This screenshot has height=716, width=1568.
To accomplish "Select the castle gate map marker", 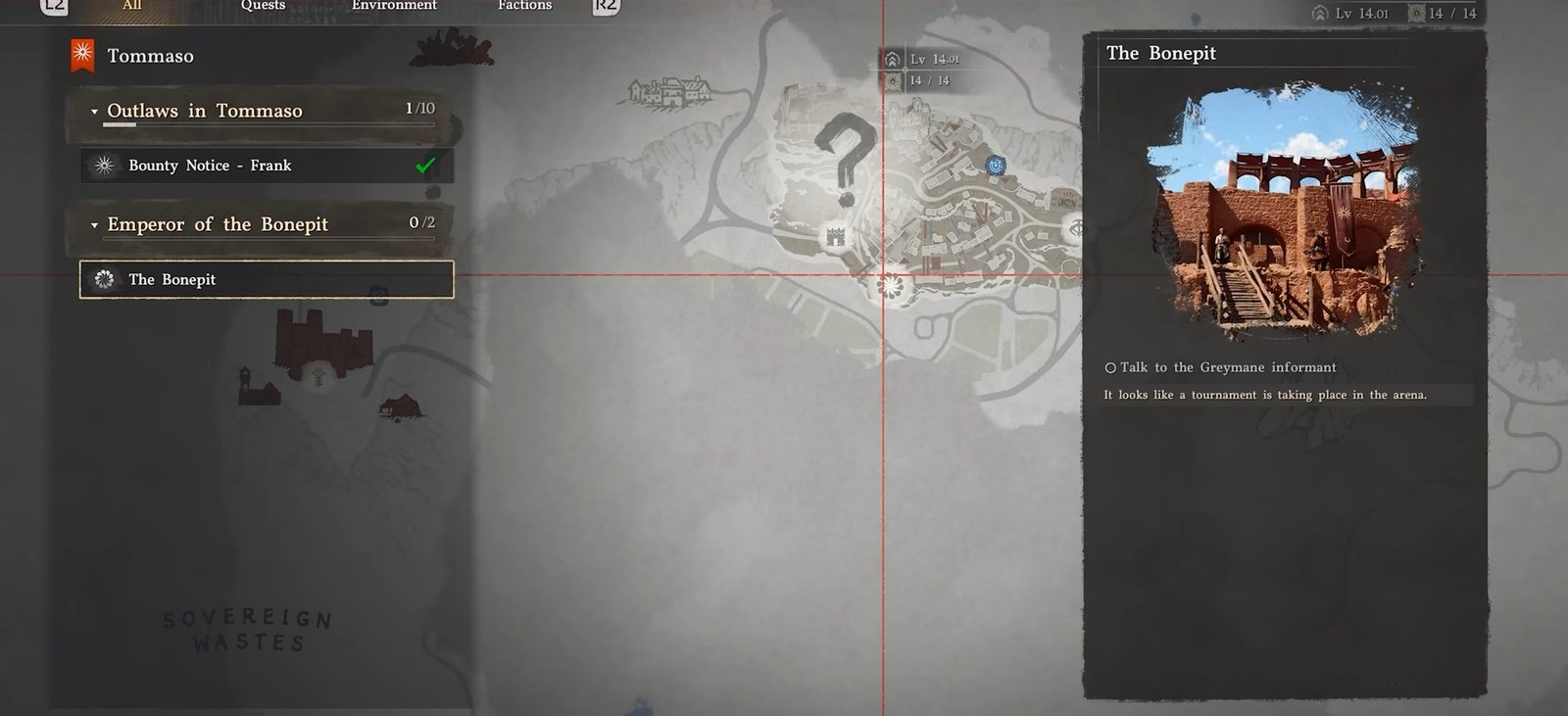I will (x=835, y=236).
